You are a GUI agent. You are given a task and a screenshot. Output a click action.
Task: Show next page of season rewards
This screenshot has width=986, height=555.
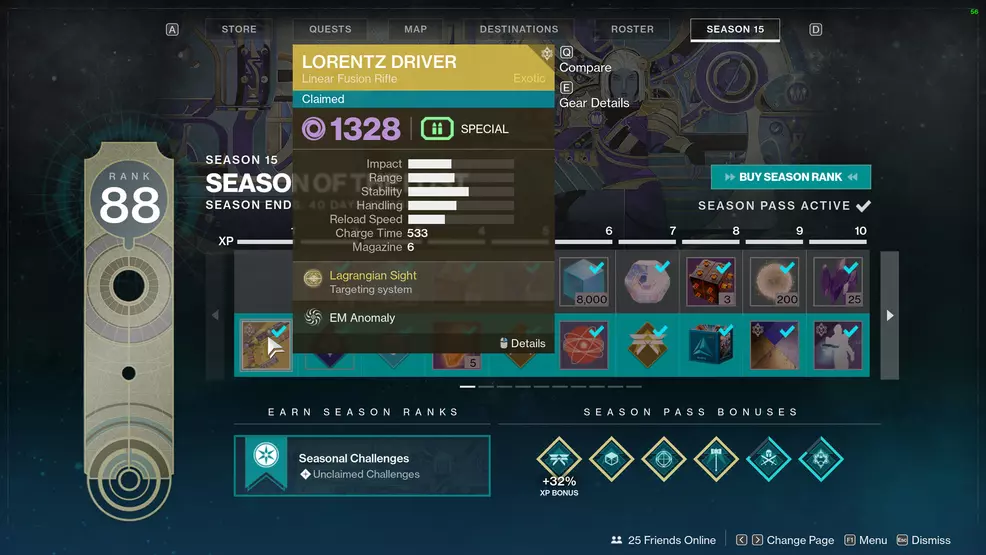[x=889, y=315]
